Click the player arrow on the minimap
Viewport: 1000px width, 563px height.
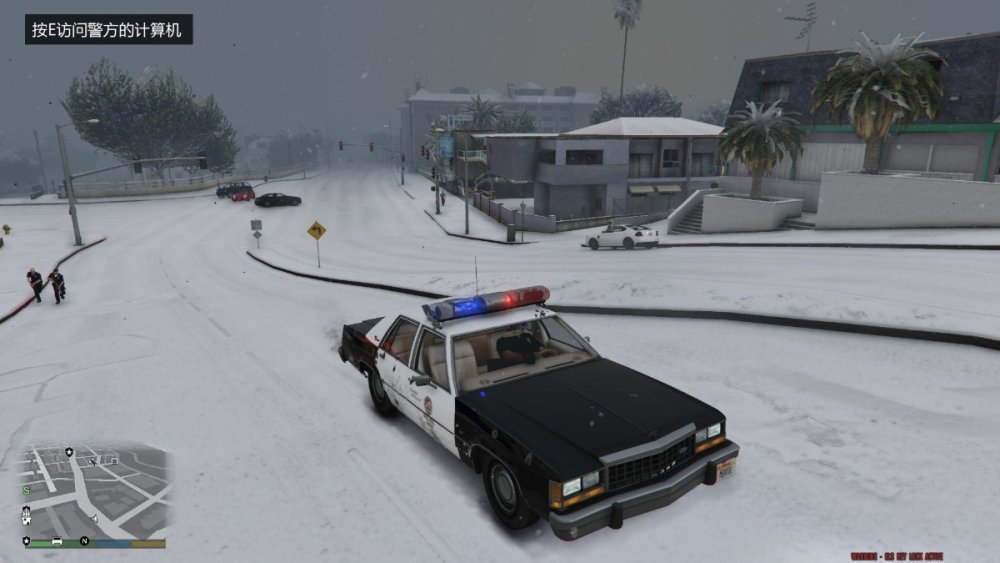pyautogui.click(x=94, y=518)
